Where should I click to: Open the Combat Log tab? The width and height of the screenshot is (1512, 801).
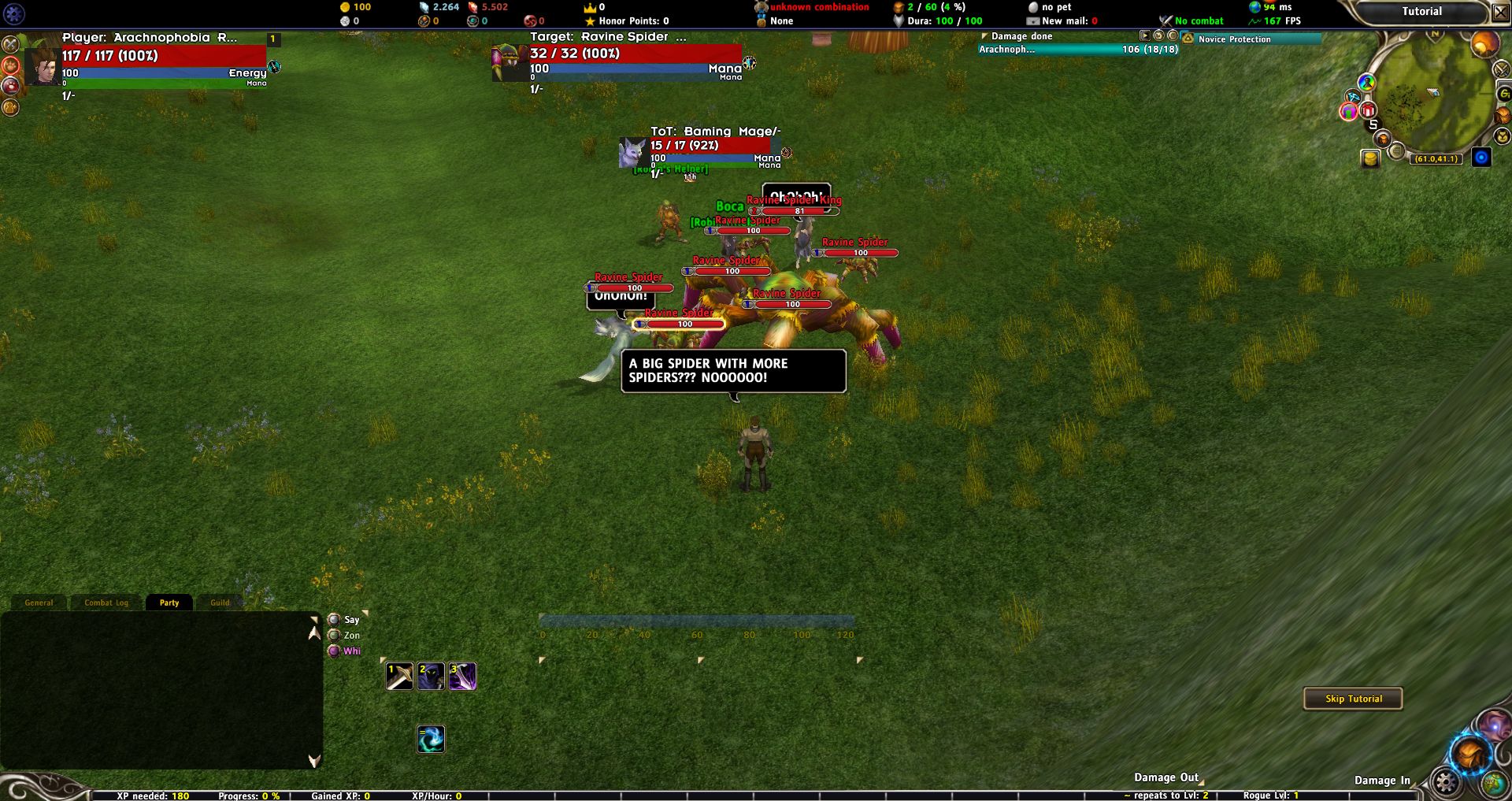(106, 603)
